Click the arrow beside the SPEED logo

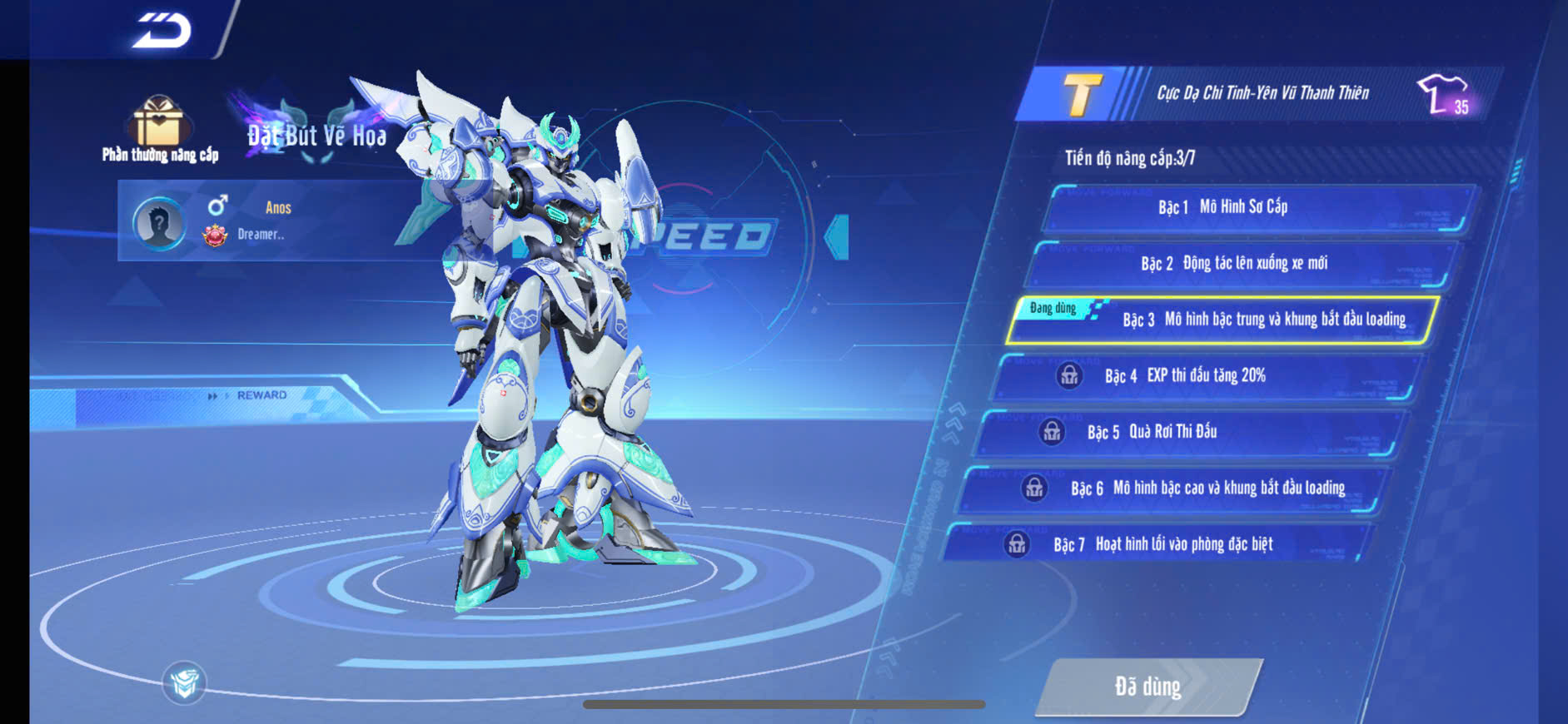tap(837, 237)
